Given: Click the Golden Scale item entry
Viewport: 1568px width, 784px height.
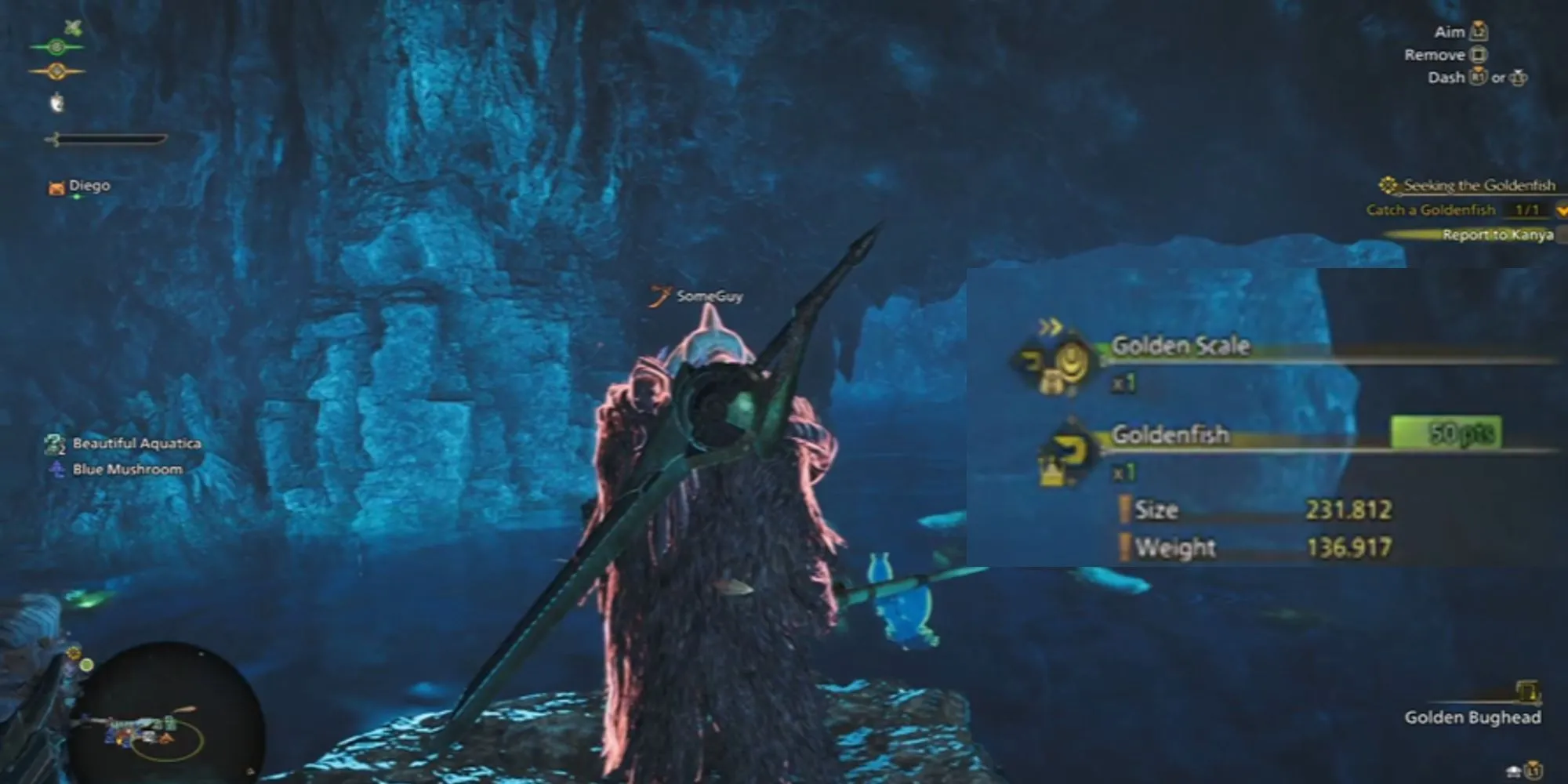Looking at the screenshot, I should 1180,347.
